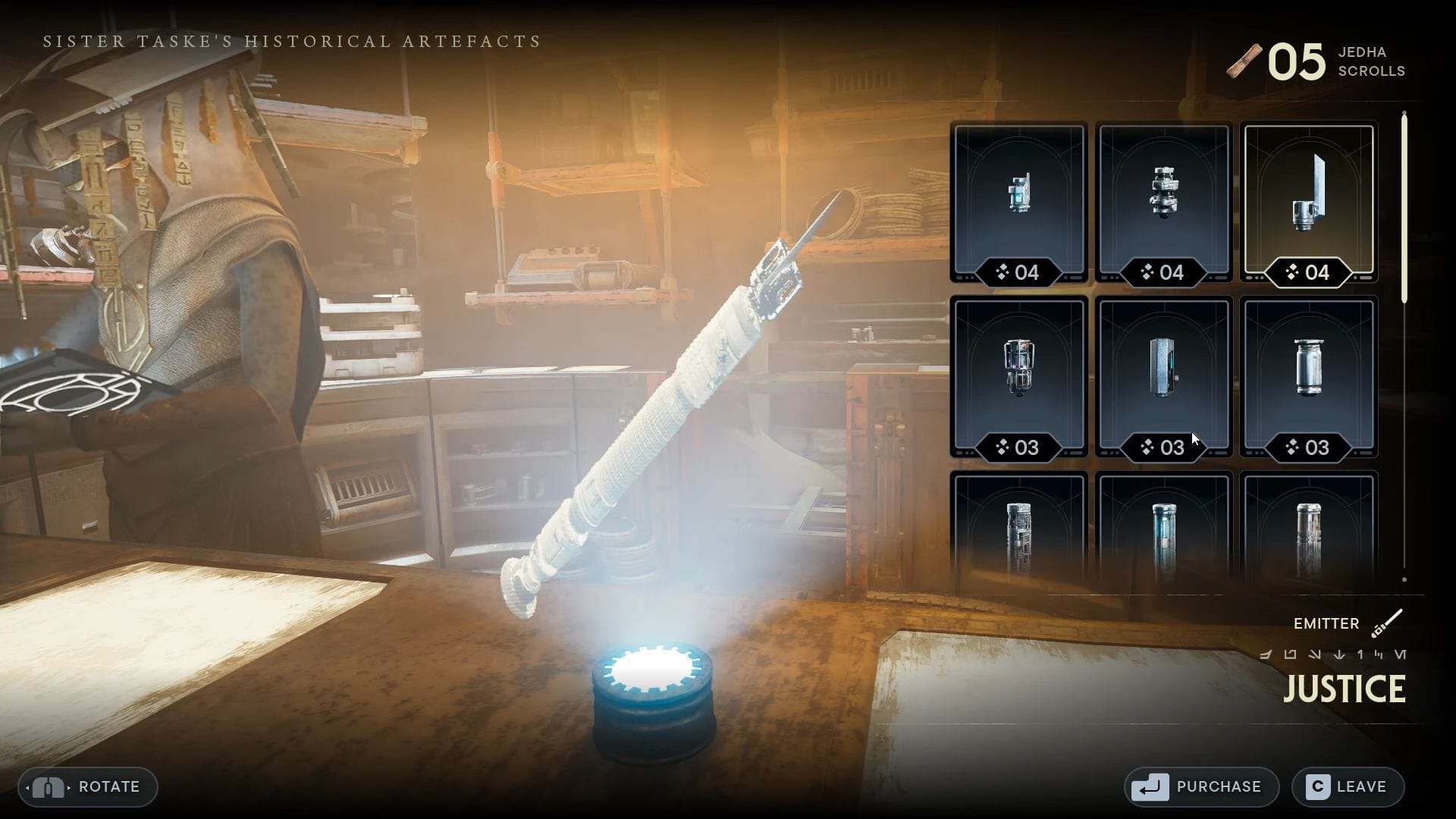Click the gamepad icon inside the ROTATE prompt

tap(49, 787)
